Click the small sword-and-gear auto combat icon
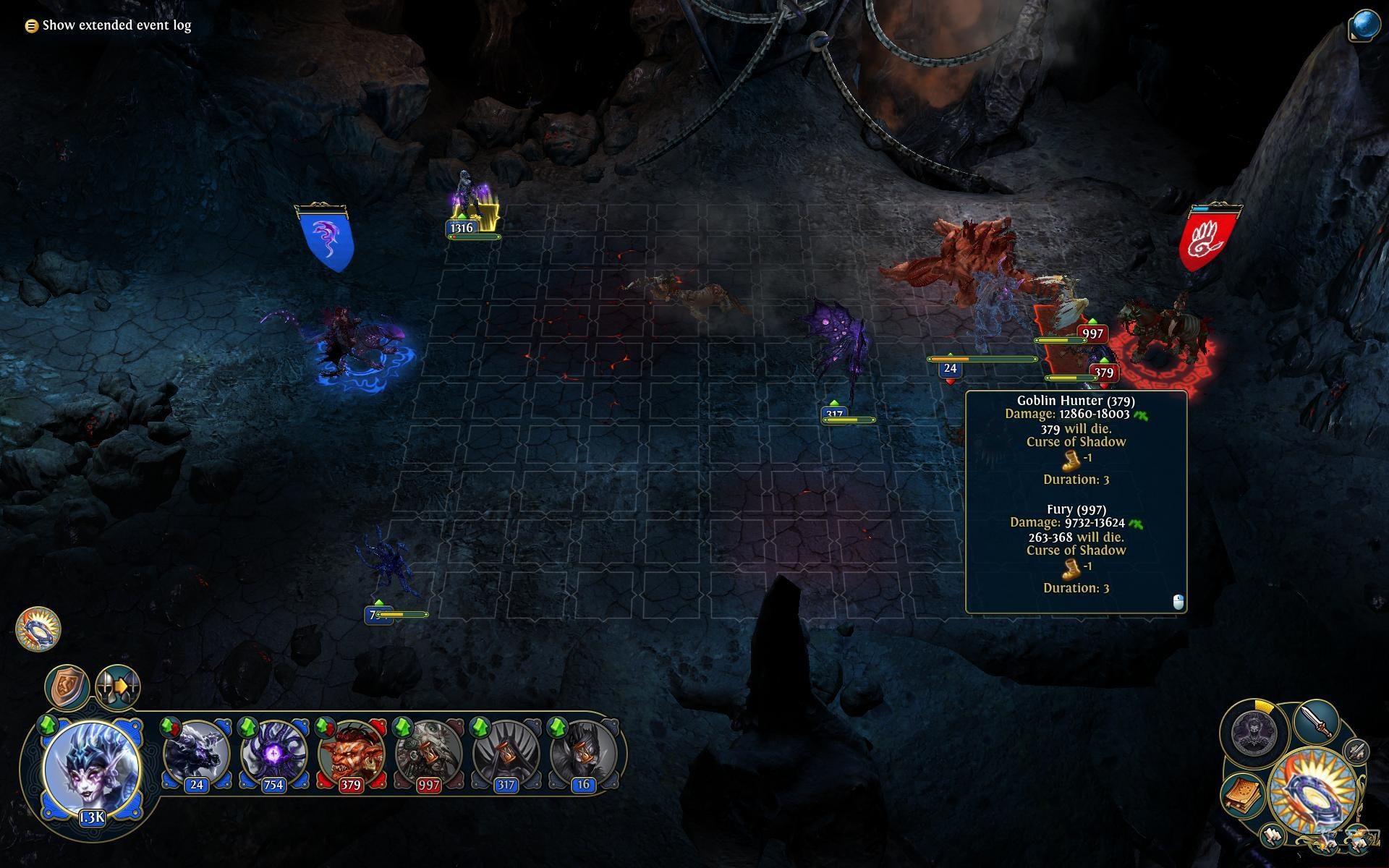 1356,752
